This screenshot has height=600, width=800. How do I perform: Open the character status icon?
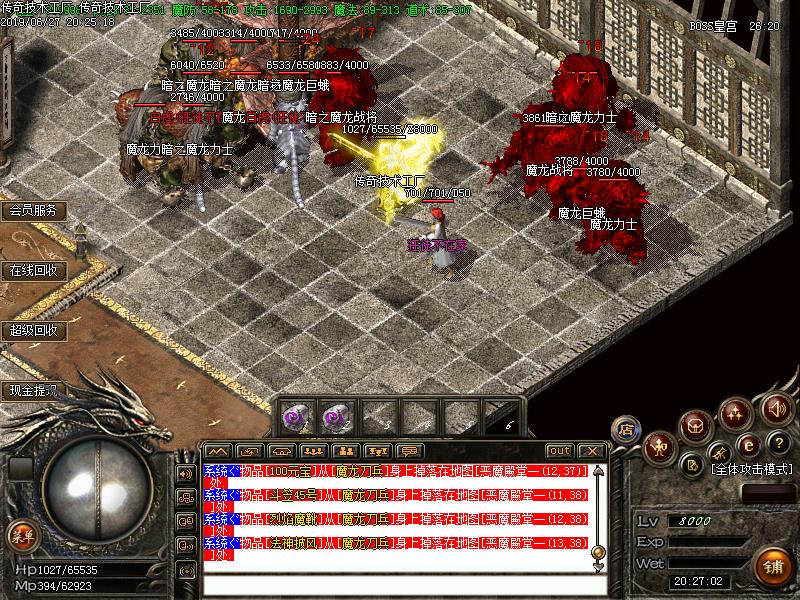click(x=659, y=446)
